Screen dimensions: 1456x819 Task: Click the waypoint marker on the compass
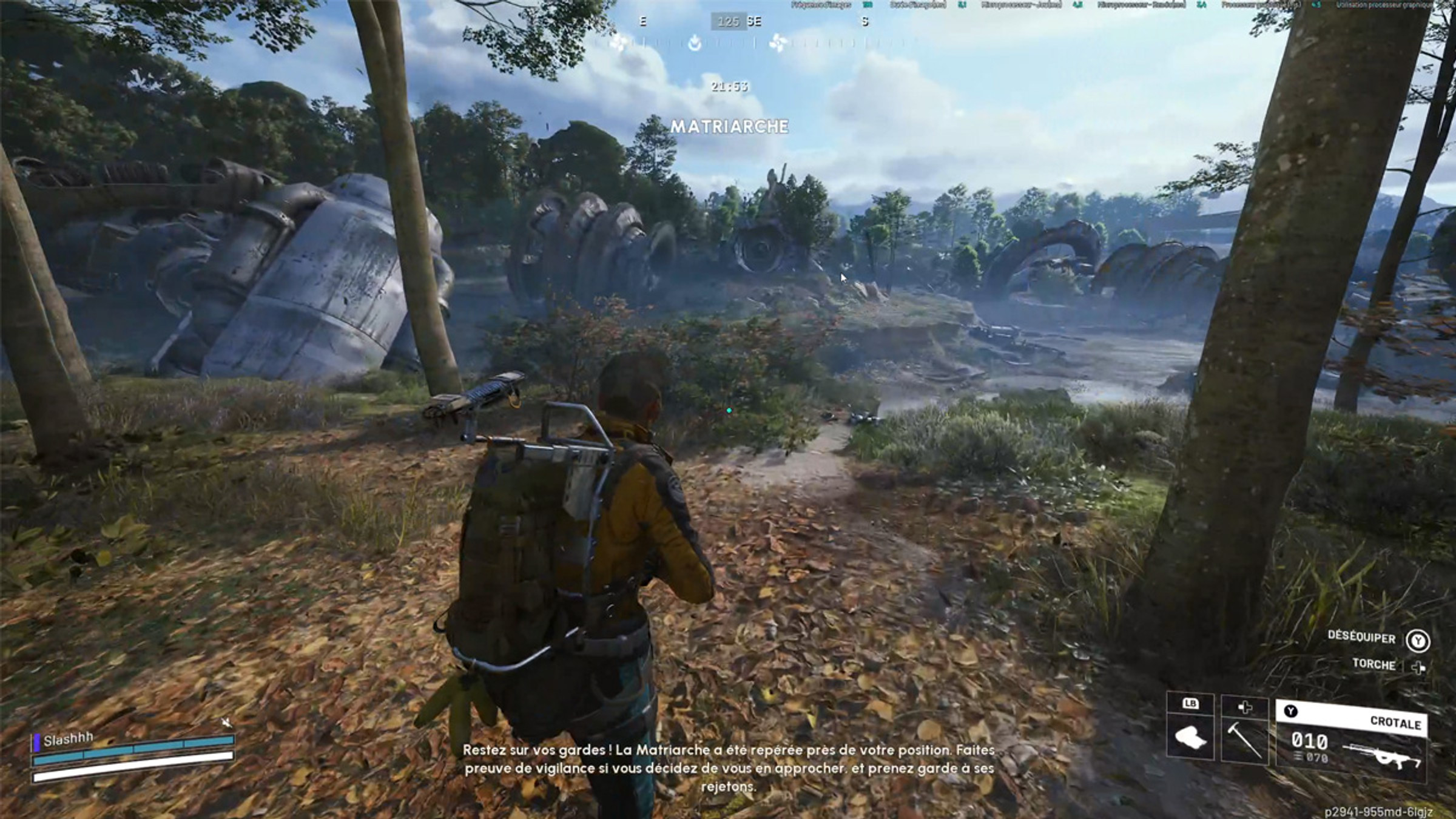[x=693, y=44]
